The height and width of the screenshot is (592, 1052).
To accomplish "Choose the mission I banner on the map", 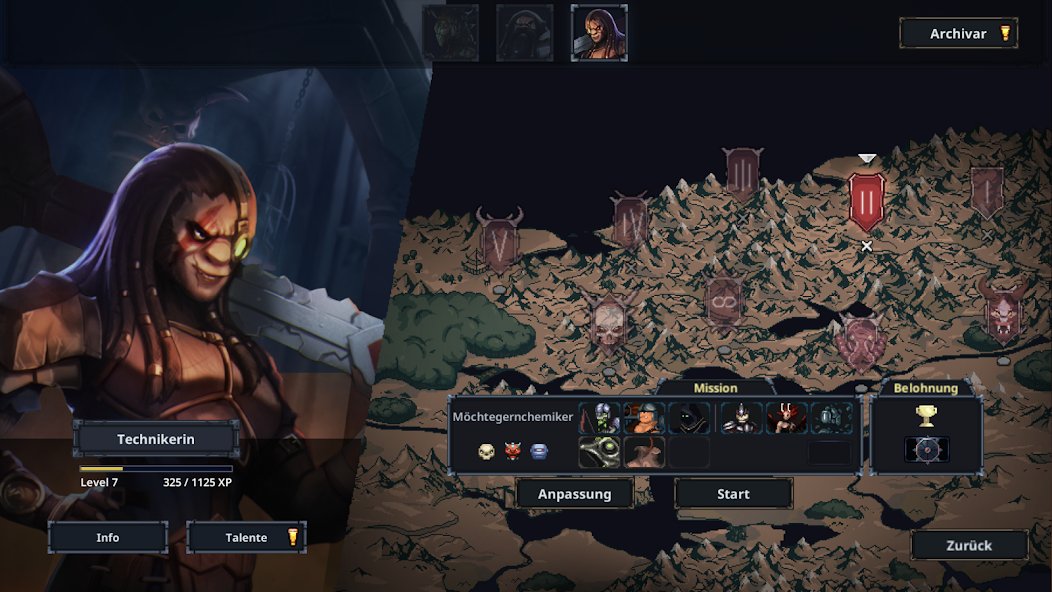I will coord(987,191).
